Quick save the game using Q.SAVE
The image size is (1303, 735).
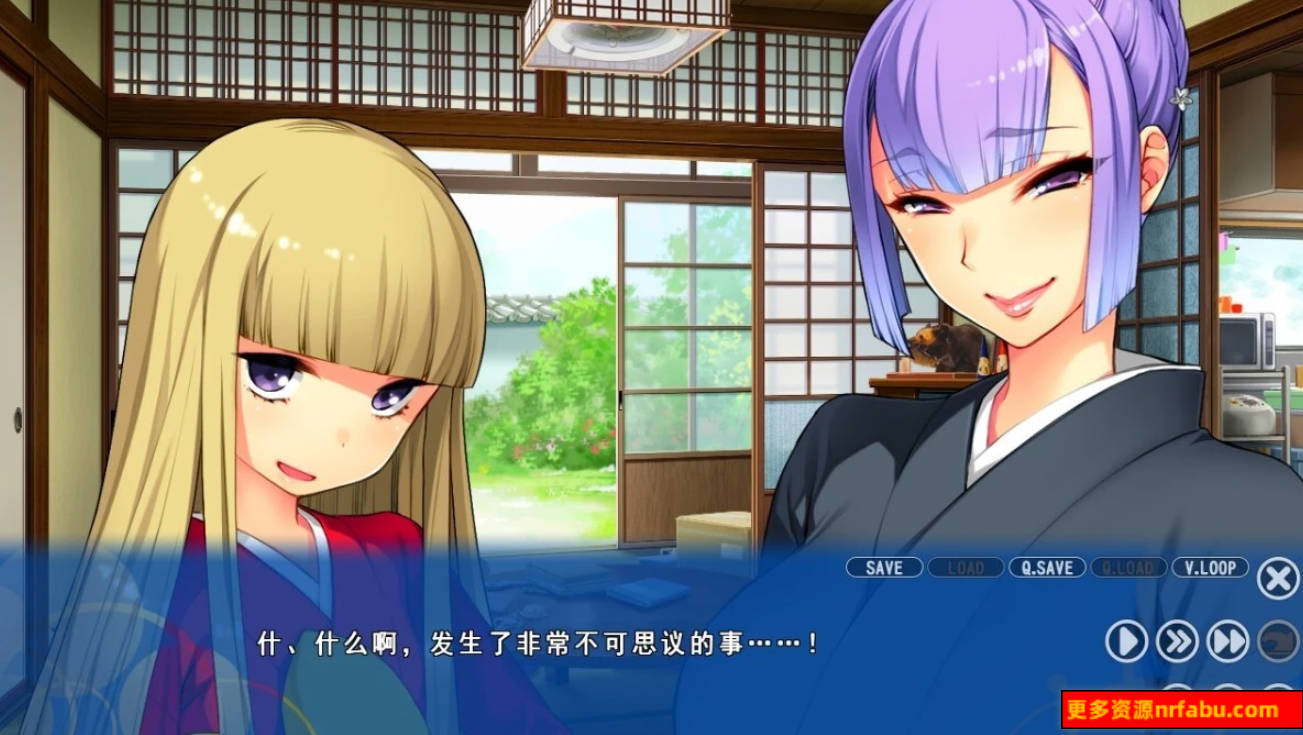click(x=1046, y=567)
